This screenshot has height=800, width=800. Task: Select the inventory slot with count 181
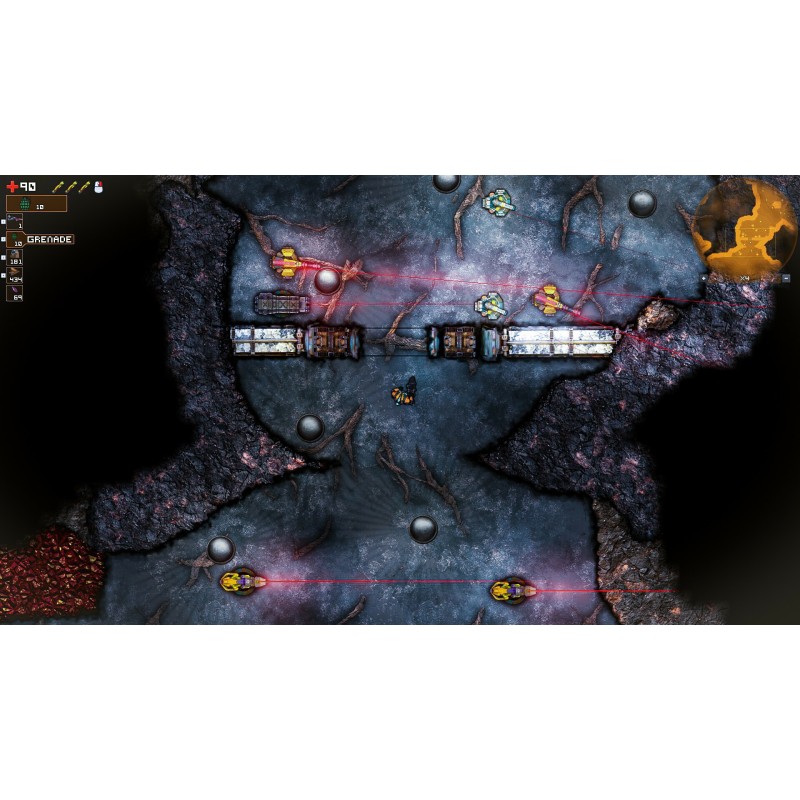pos(15,258)
